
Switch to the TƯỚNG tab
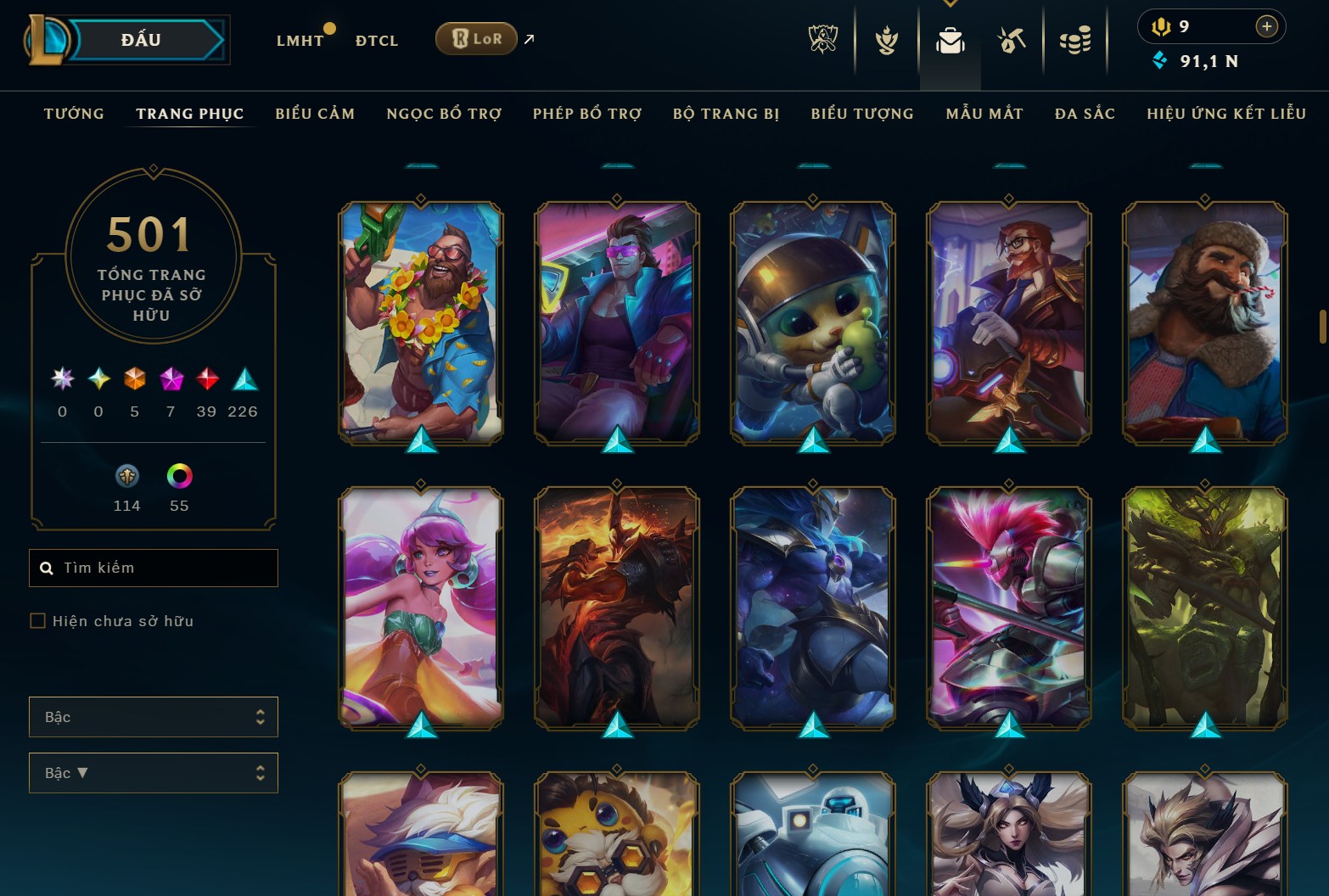click(x=75, y=113)
